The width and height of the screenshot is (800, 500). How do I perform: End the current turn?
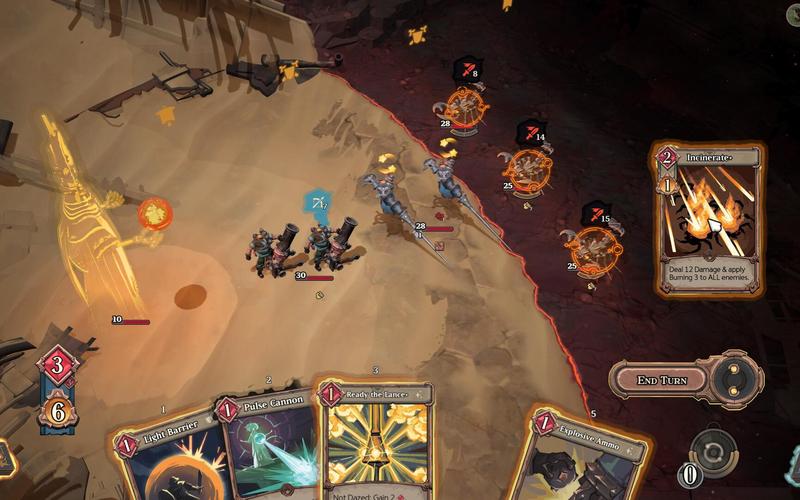(x=661, y=380)
